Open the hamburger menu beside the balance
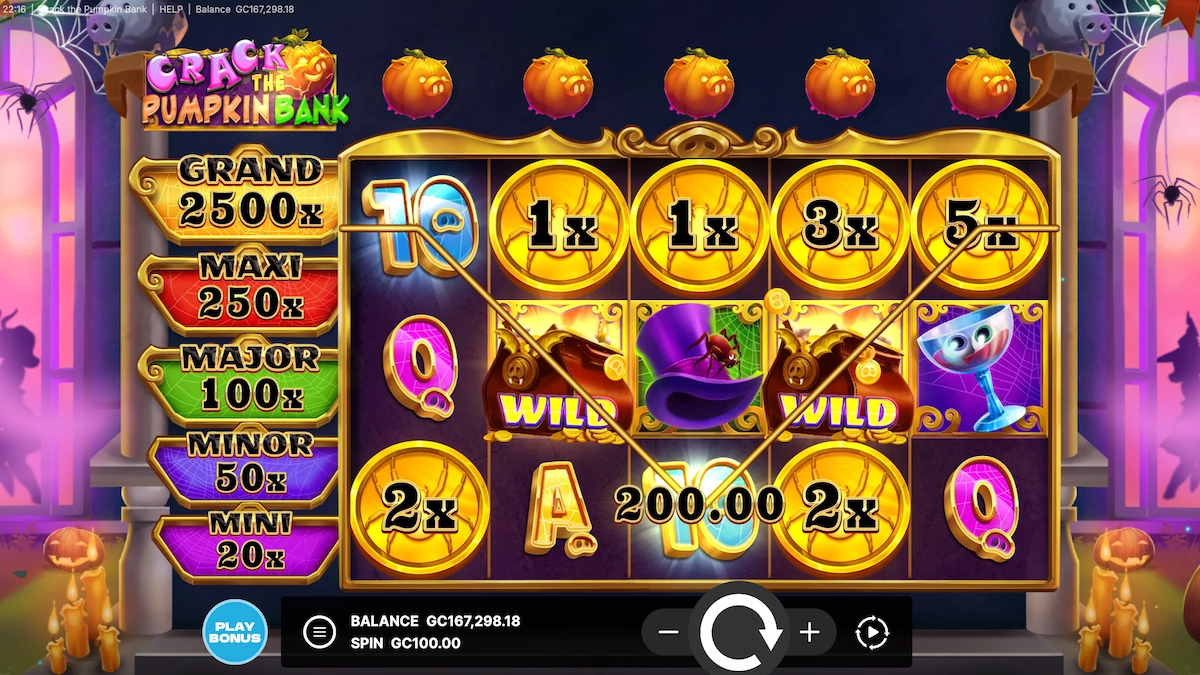This screenshot has width=1200, height=675. [319, 632]
